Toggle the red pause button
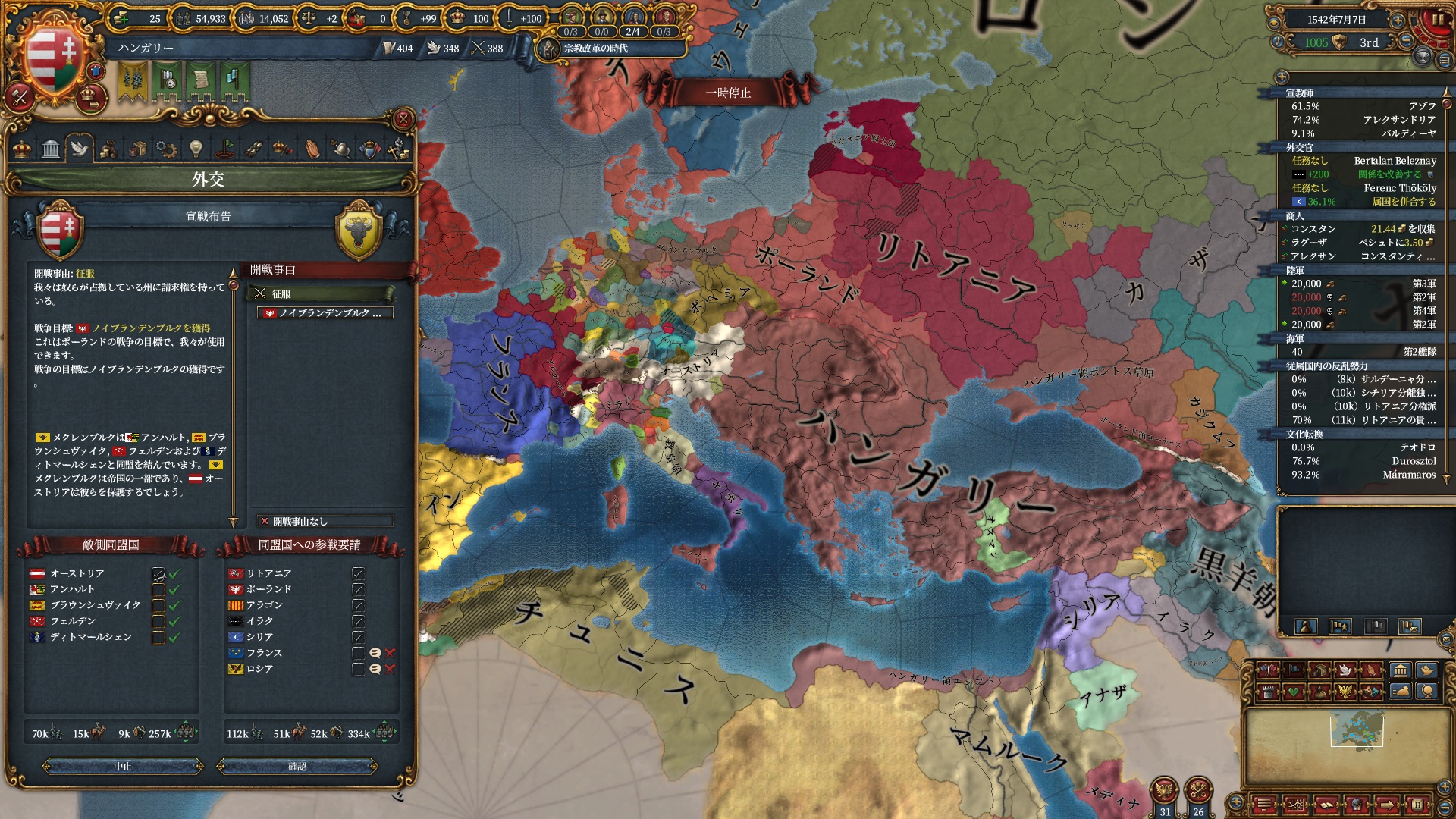 [x=1437, y=20]
